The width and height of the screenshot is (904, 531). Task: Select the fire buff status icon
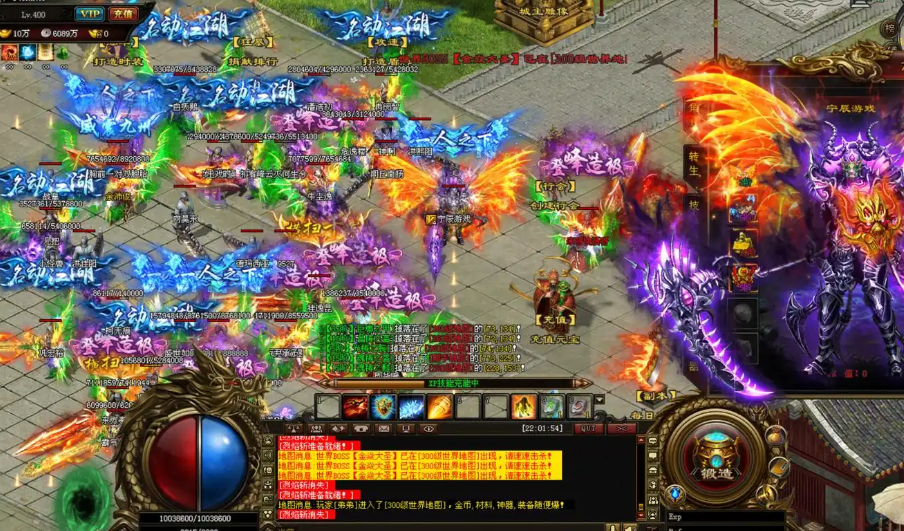[9, 52]
